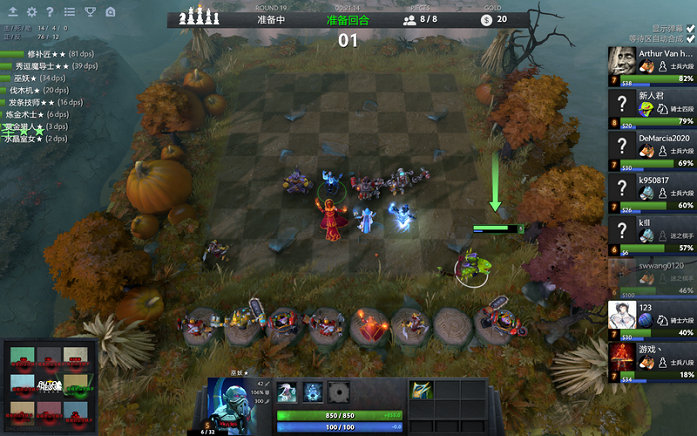Activate the first ability icon beside portrait
Screen dimensions: 697x436
click(287, 392)
